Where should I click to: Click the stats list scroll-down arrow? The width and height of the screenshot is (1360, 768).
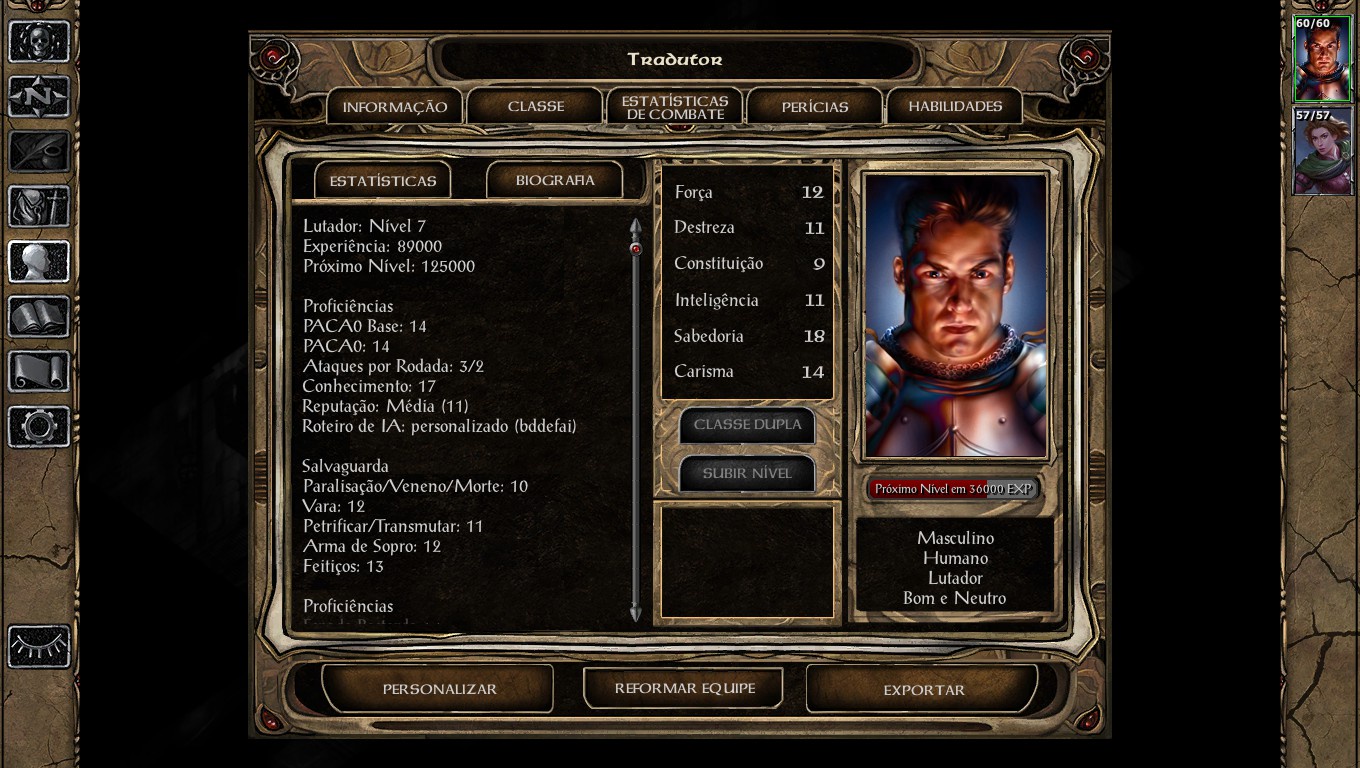click(635, 612)
